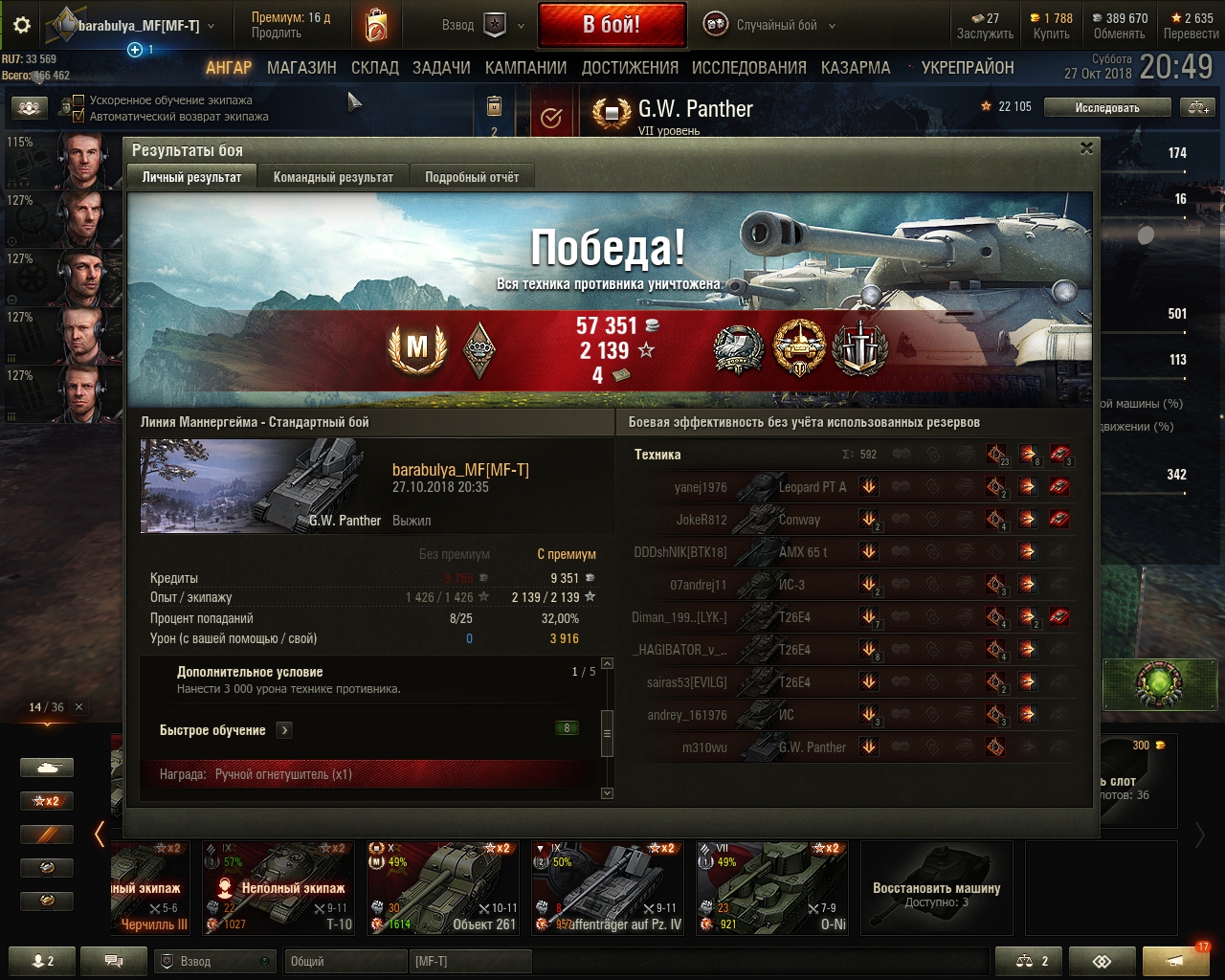Show the КАЗАРМА screen
1225x980 pixels.
[x=856, y=68]
